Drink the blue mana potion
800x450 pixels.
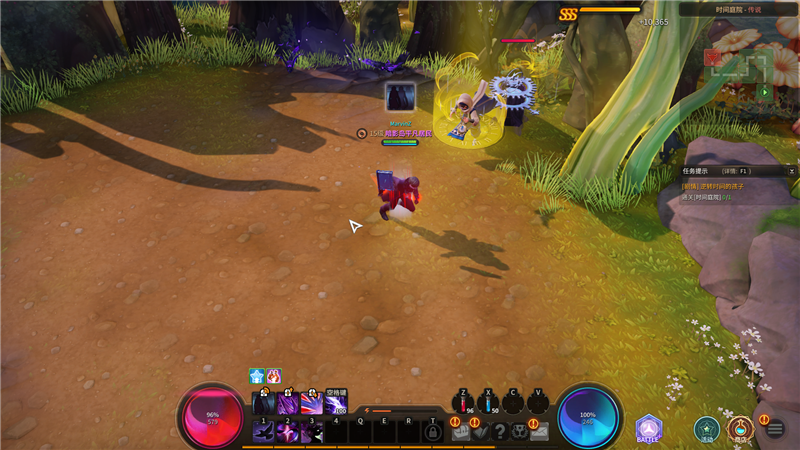[488, 403]
